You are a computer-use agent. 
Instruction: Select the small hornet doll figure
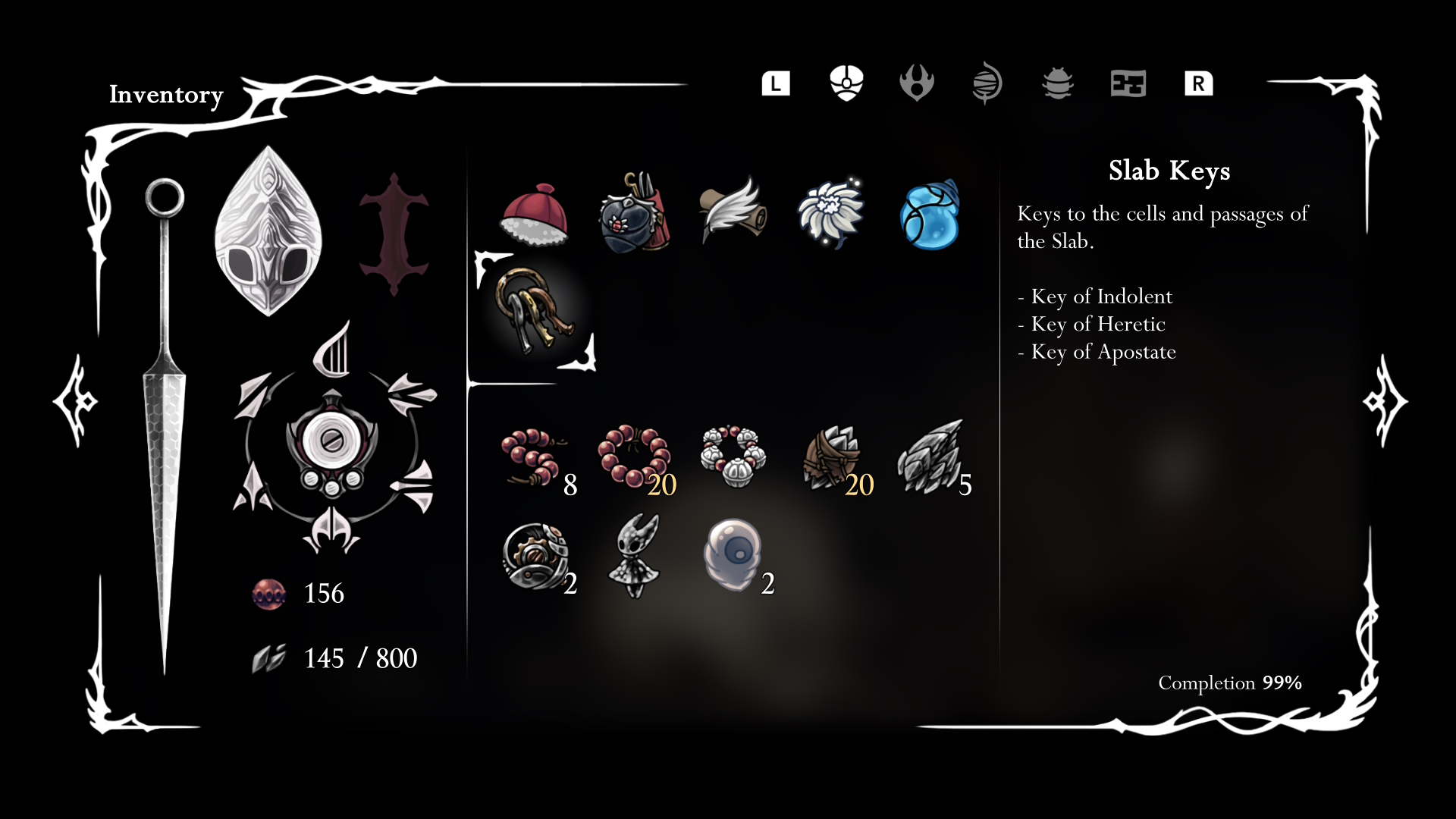[635, 556]
